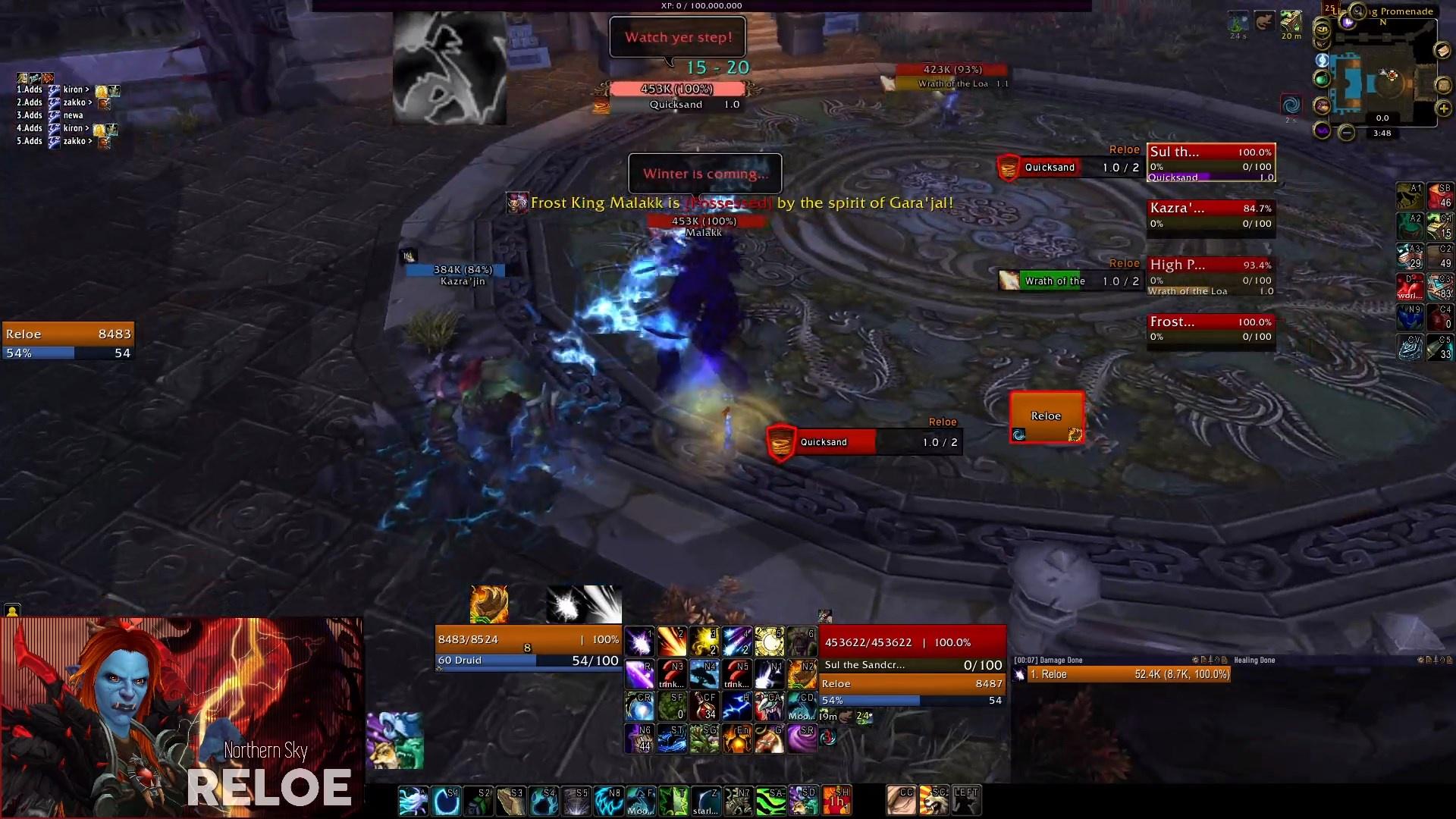Use the crescent moon ability on S1

coord(446,801)
